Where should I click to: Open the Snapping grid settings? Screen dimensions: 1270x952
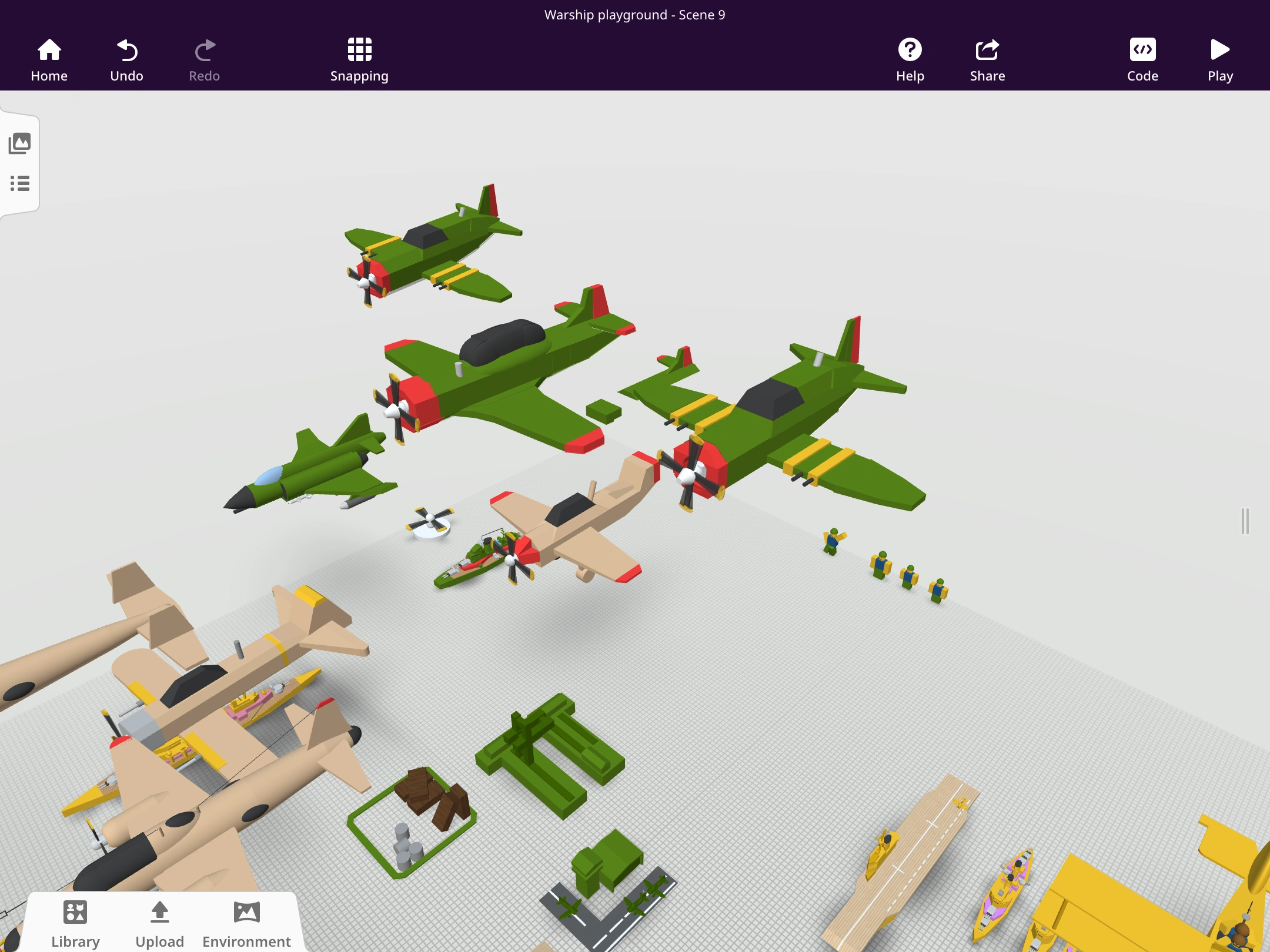359,59
